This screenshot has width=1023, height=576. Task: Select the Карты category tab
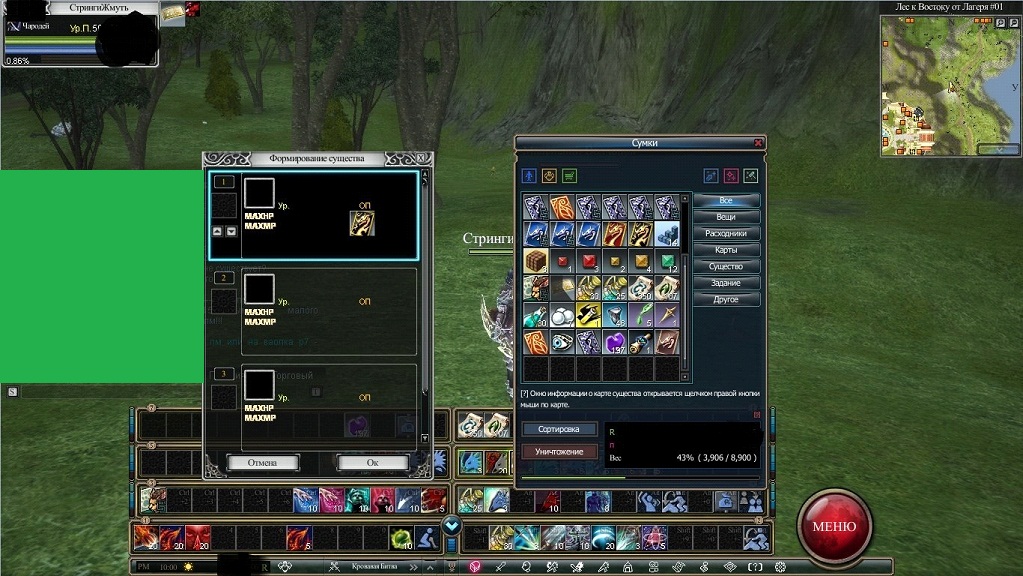pyautogui.click(x=726, y=250)
